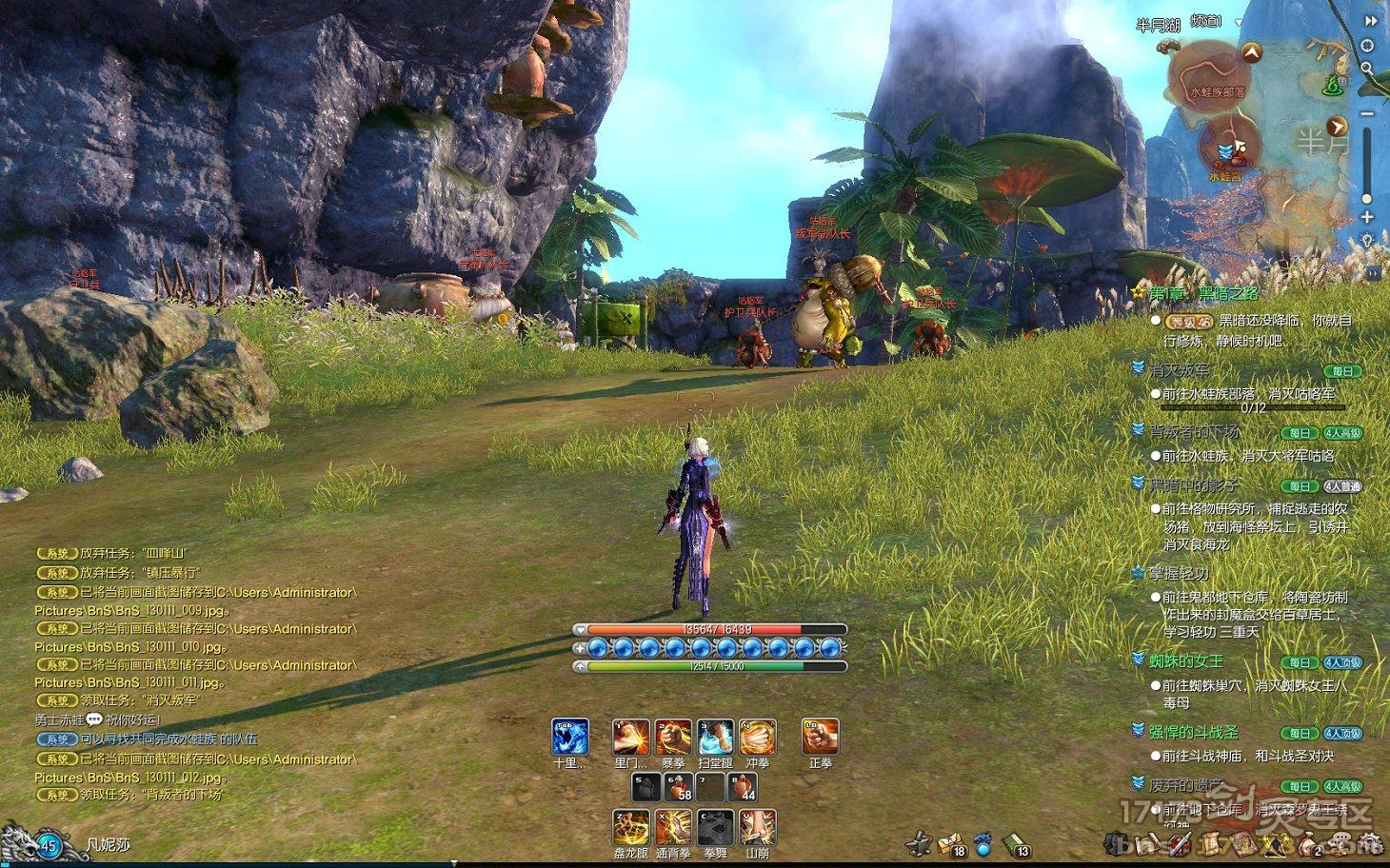The width and height of the screenshot is (1390, 868).
Task: Use the blue dragon Tab skill
Action: (x=570, y=738)
